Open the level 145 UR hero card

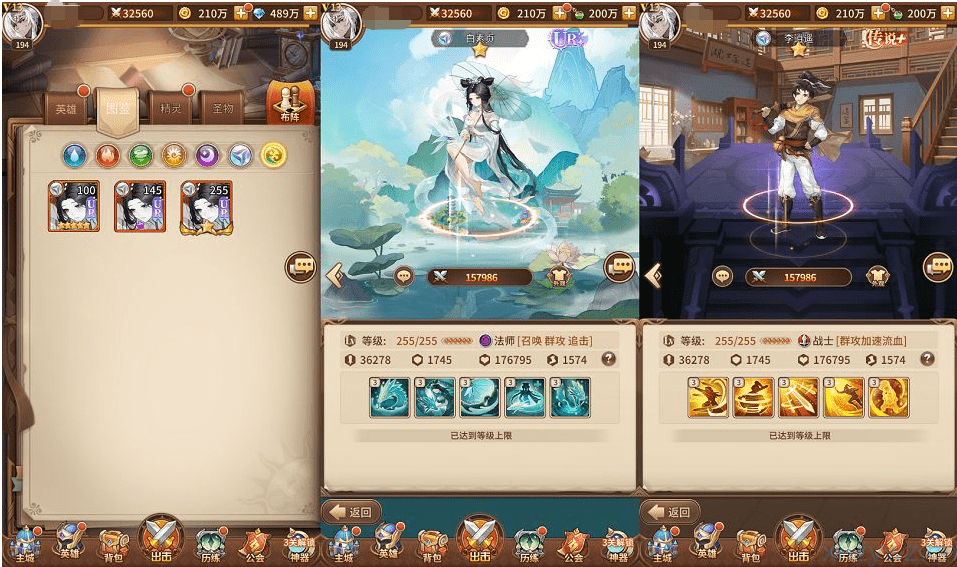[x=139, y=206]
